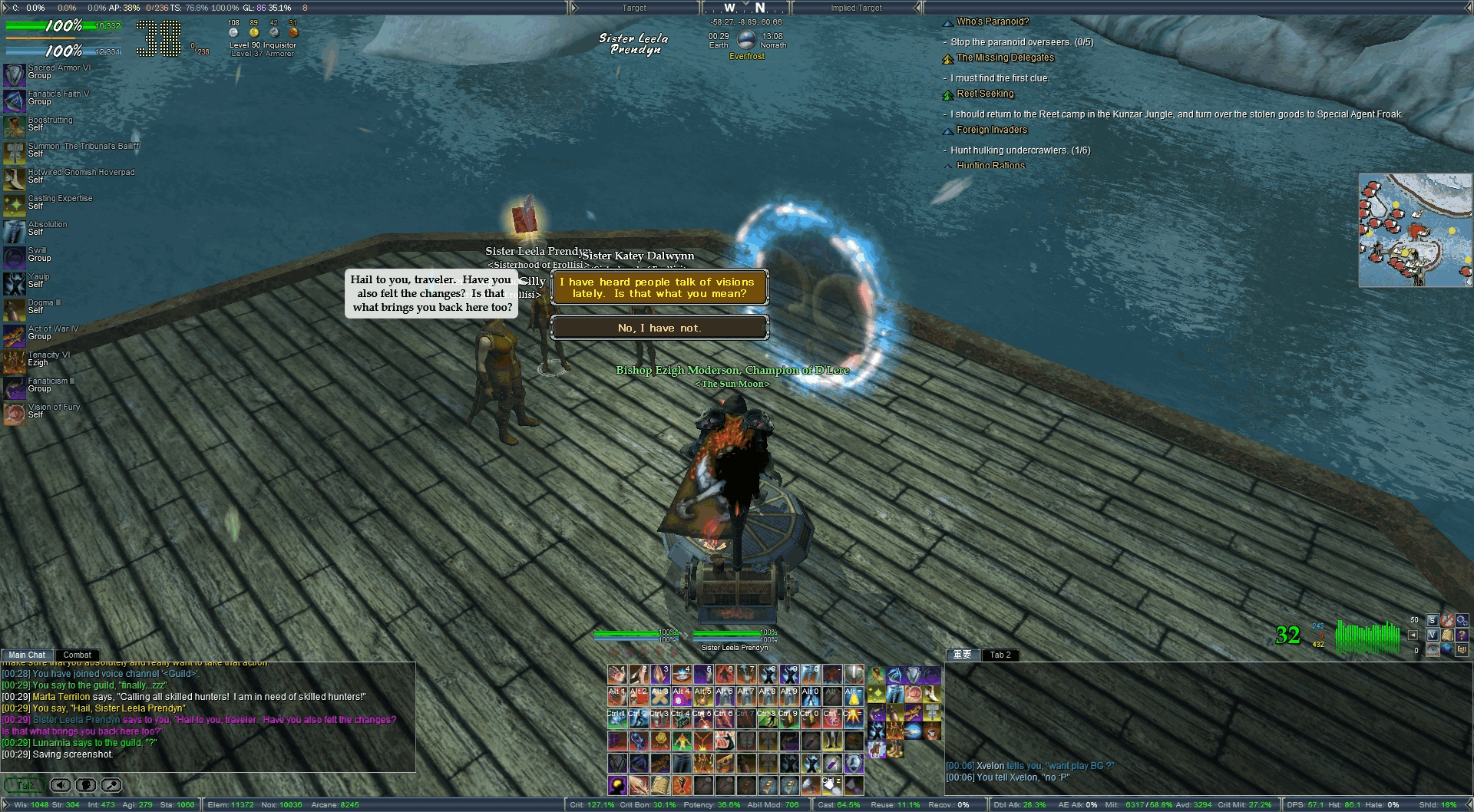Select the Who's Paranoid? quest entry
This screenshot has width=1474, height=812.
tap(992, 21)
